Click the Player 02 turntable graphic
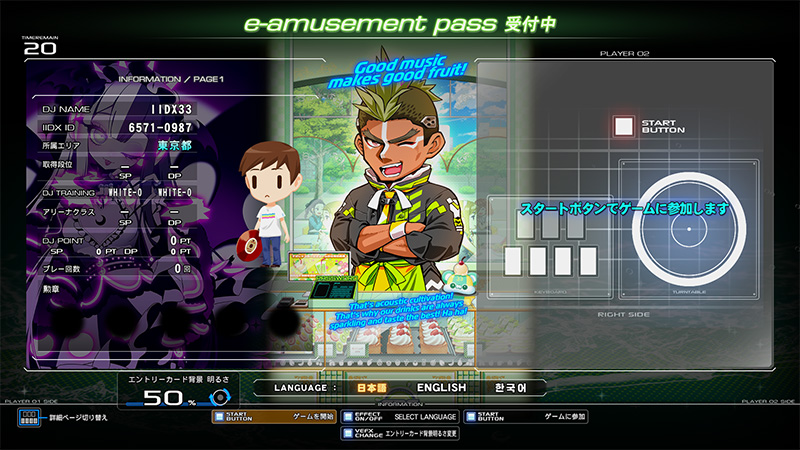Screen dimensions: 800x450 pyautogui.click(x=688, y=229)
